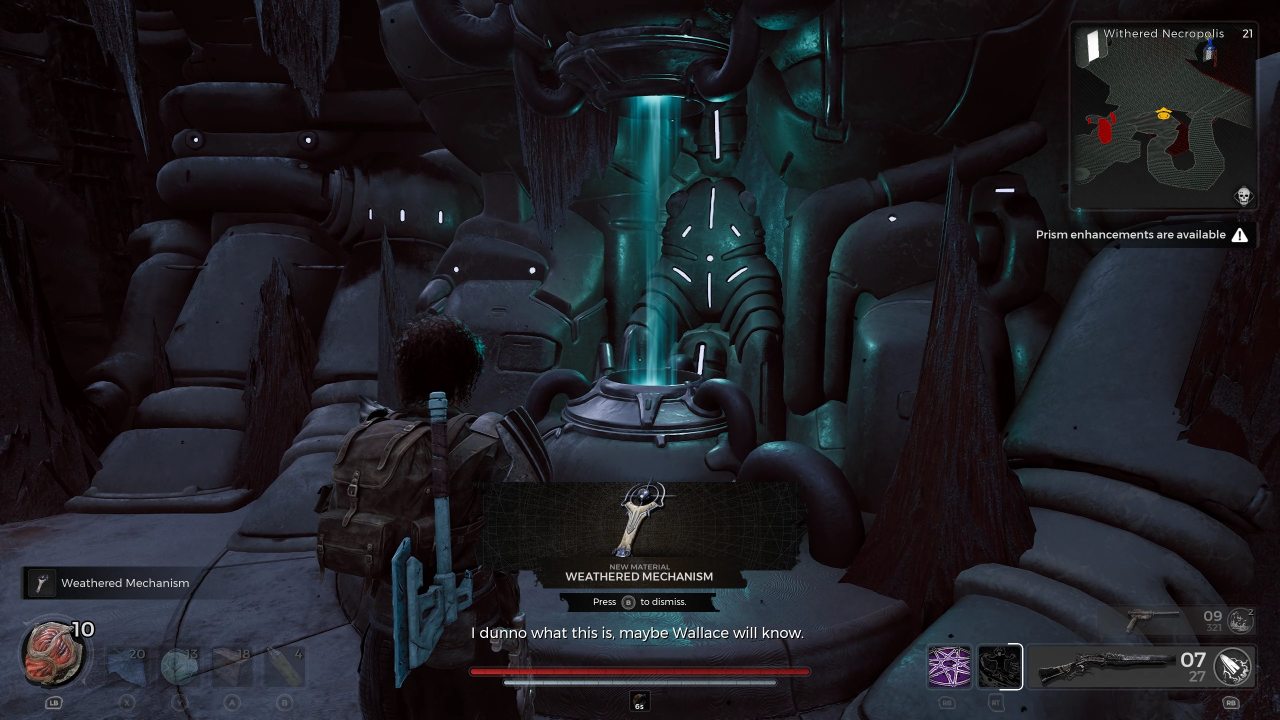Activate the long gun bullet mod icon
This screenshot has width=1280, height=720.
1233,667
